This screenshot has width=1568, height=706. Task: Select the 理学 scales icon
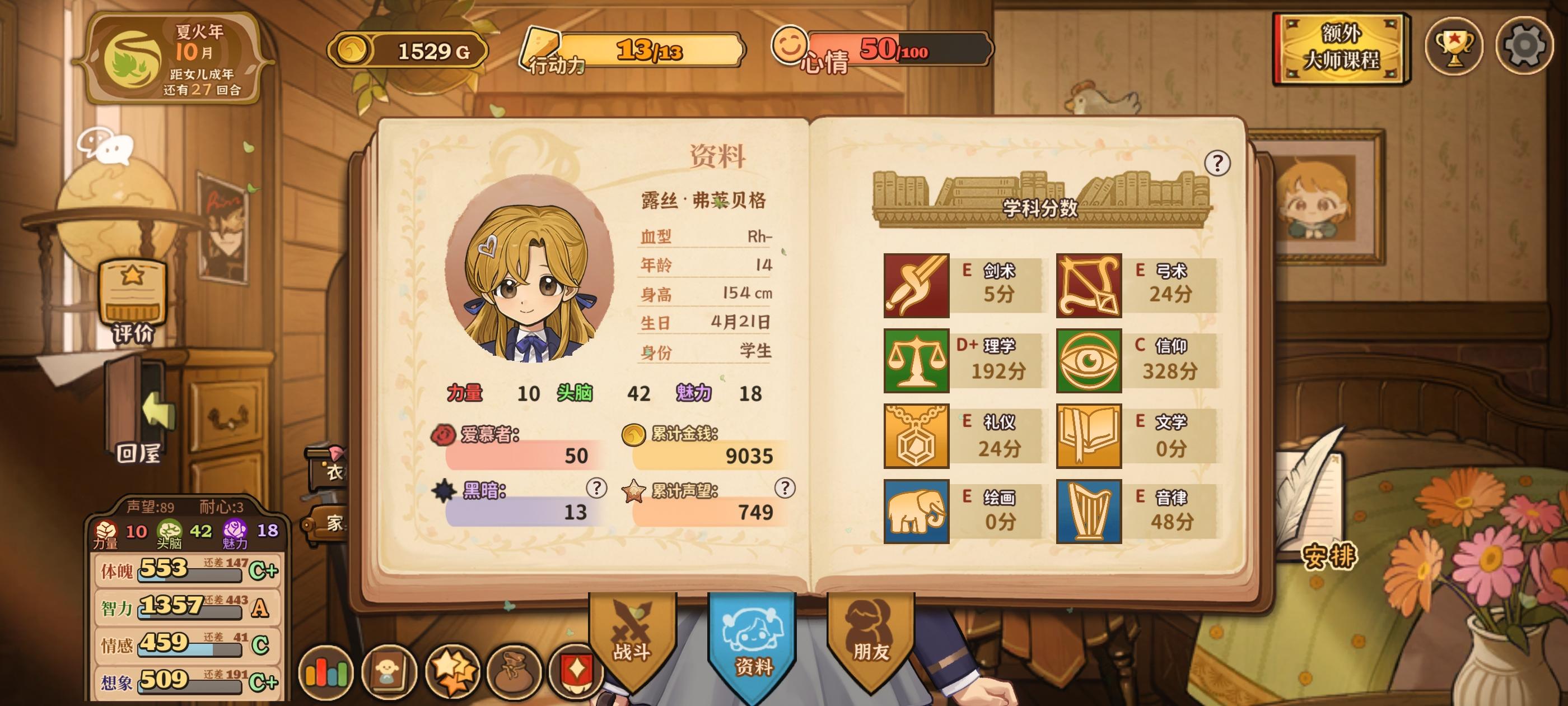click(x=916, y=359)
